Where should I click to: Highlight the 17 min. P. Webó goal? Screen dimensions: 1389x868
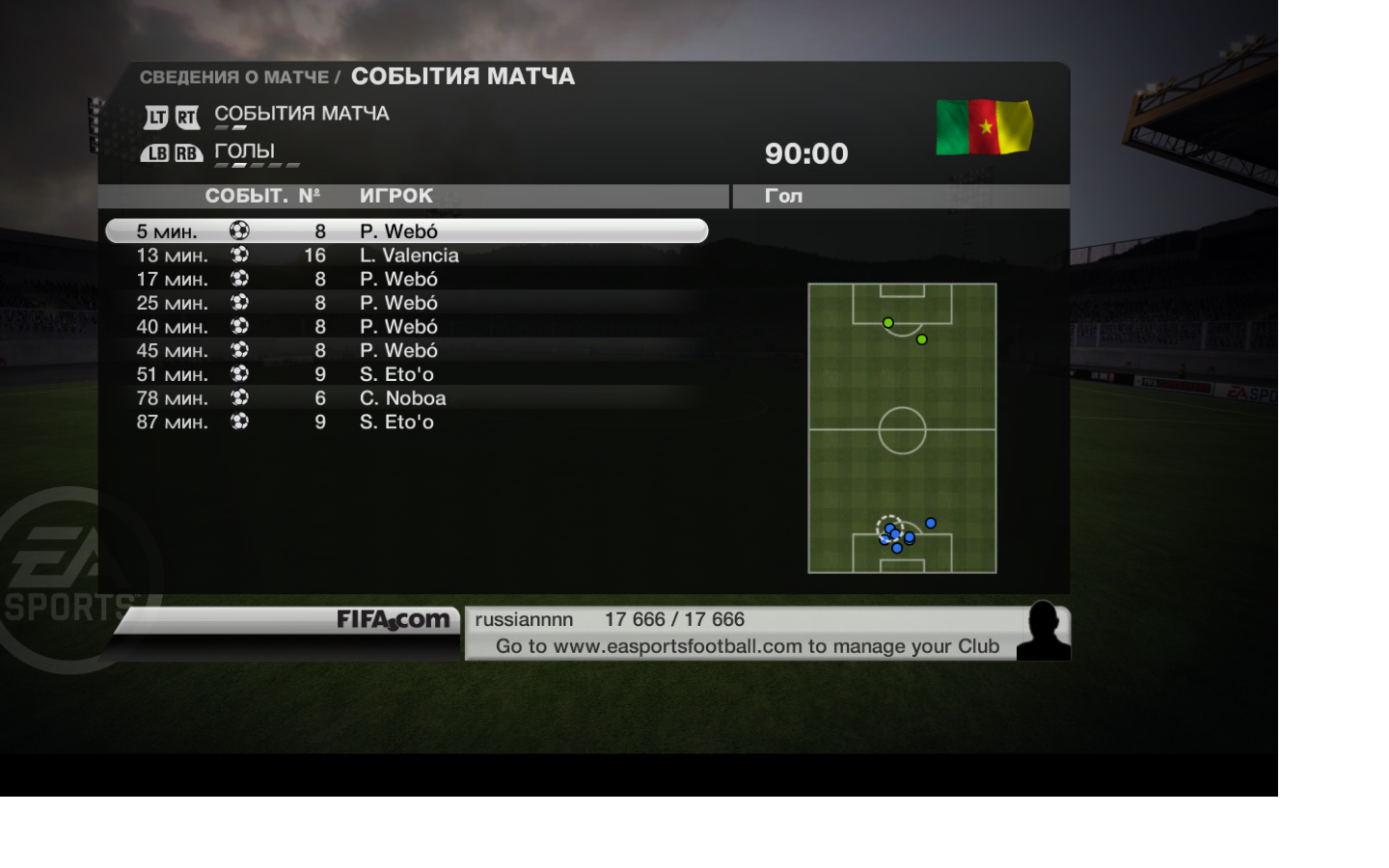406,280
